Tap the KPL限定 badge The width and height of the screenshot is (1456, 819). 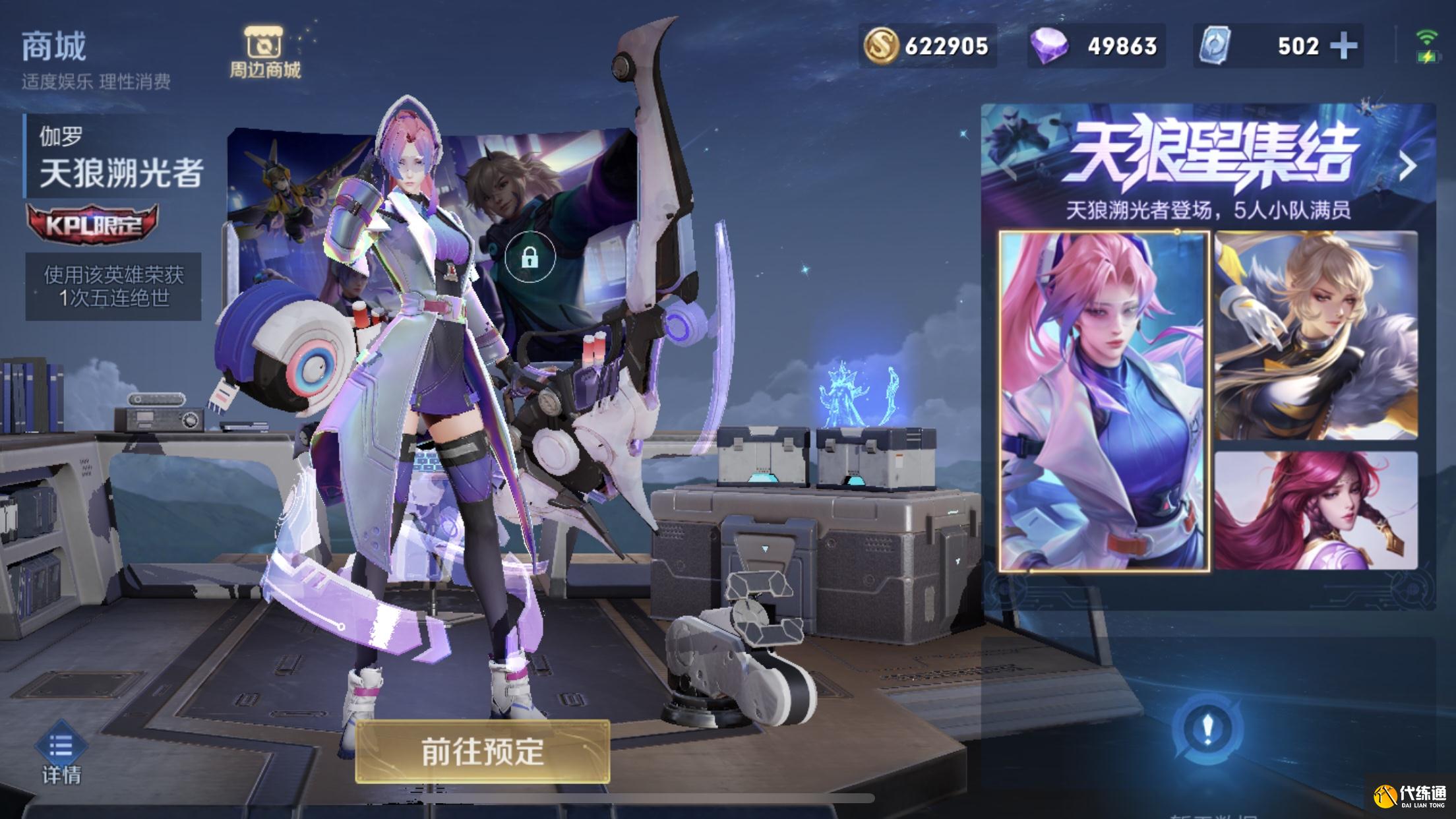(92, 224)
